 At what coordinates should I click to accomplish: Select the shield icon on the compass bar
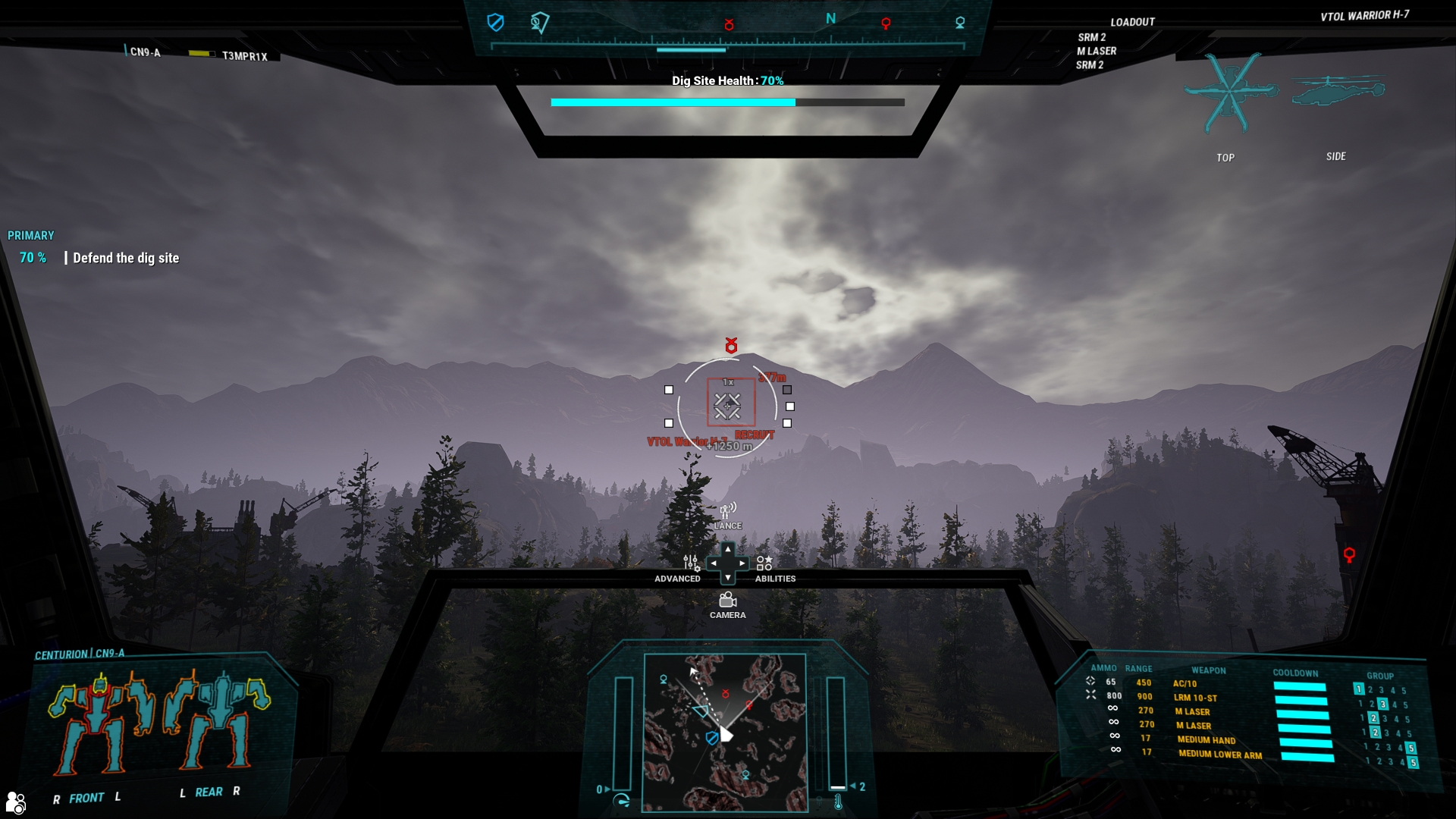[495, 23]
